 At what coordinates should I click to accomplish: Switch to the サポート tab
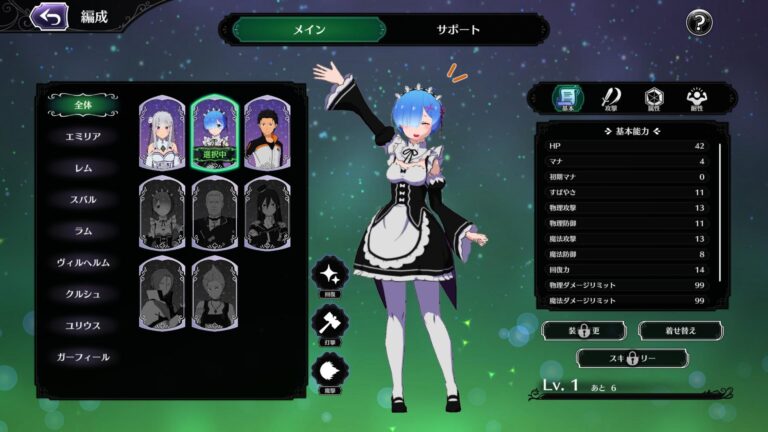(458, 29)
